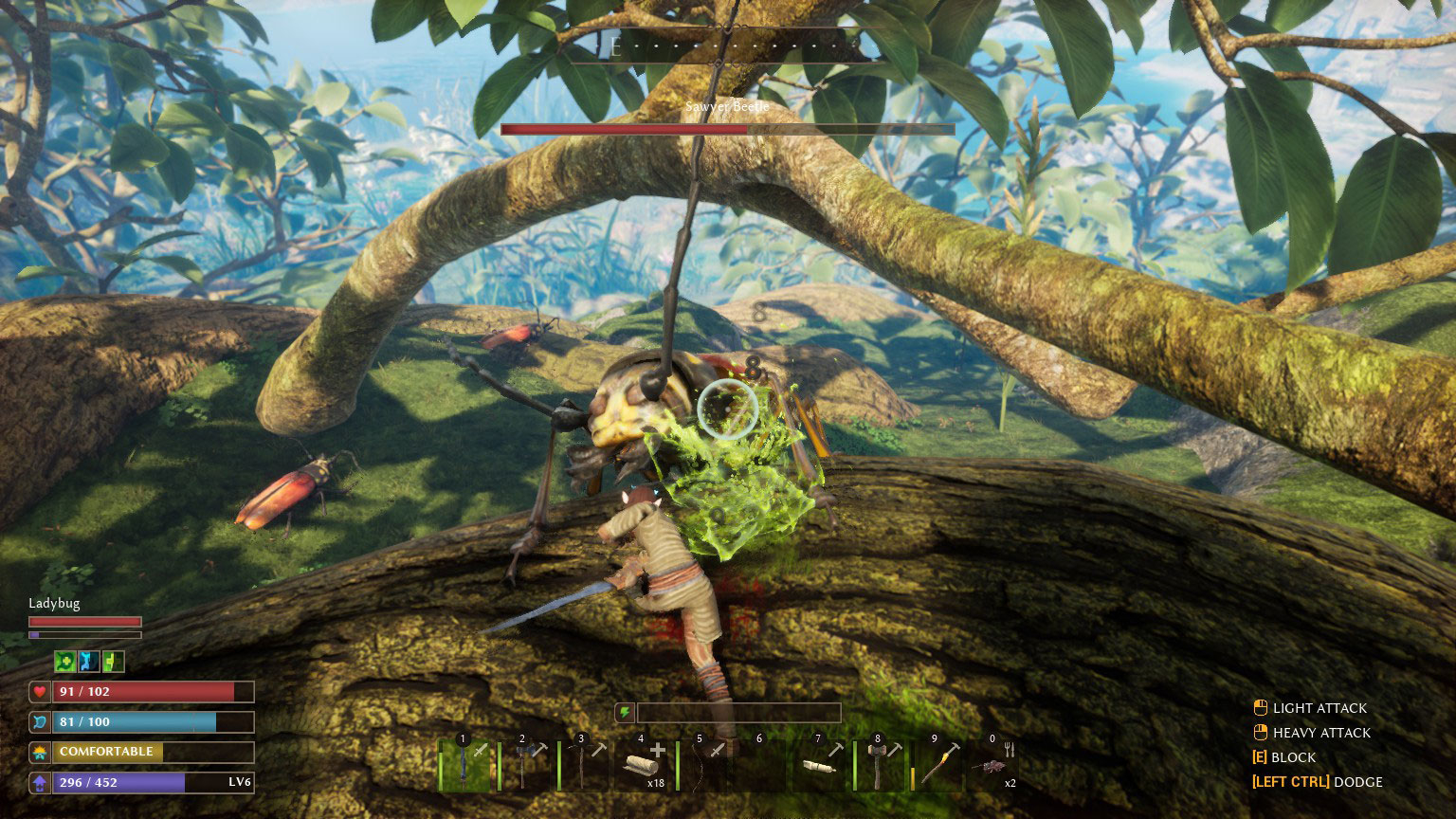Click the LIGHT ATTACK mouse prompt
Image resolution: width=1456 pixels, height=819 pixels.
coord(1312,708)
